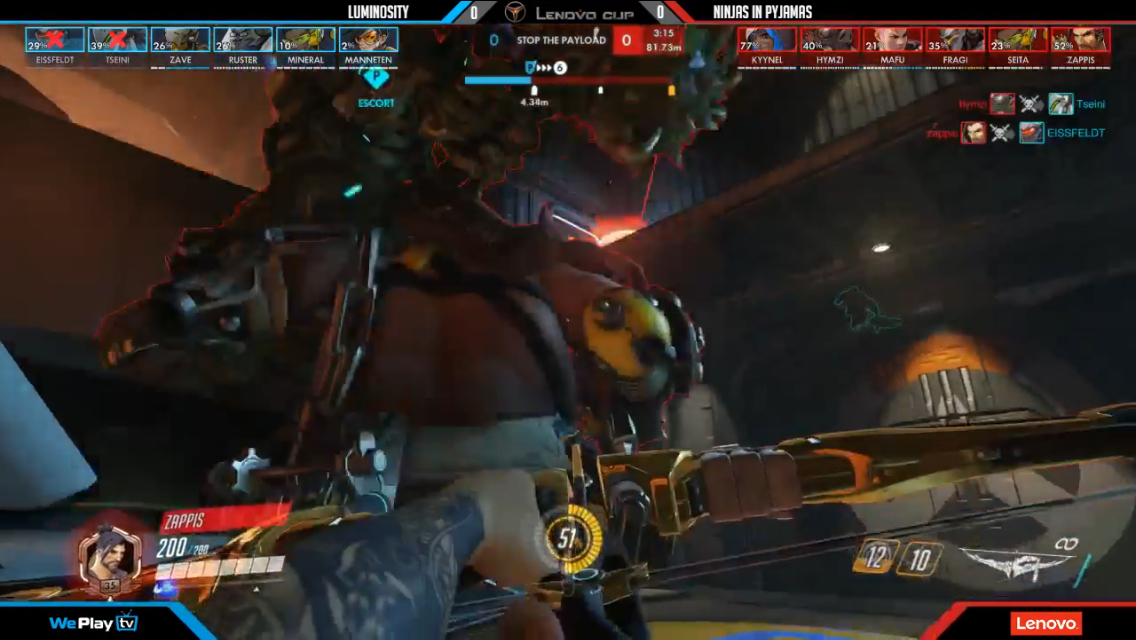This screenshot has height=640, width=1136.
Task: Select SEITA's player portrait
Action: coord(1018,40)
